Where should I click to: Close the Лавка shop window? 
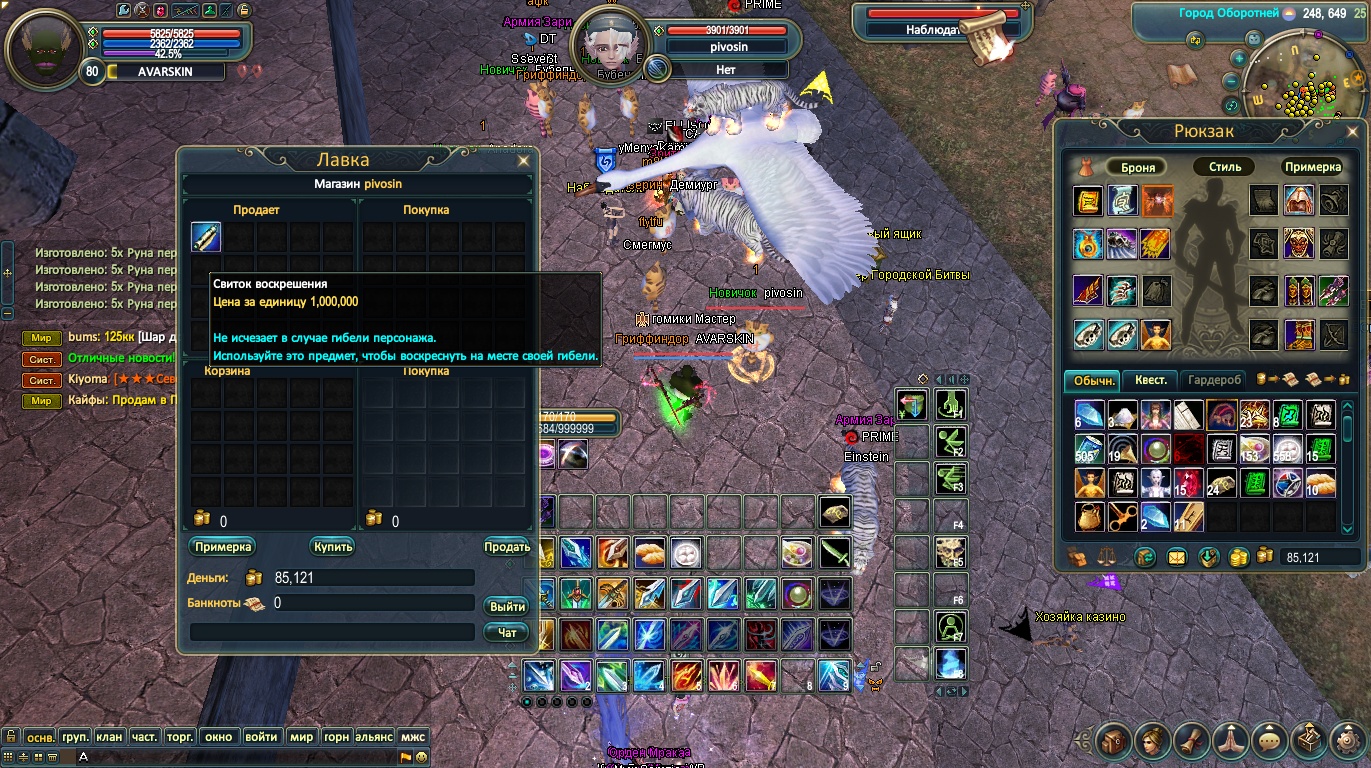click(x=523, y=160)
